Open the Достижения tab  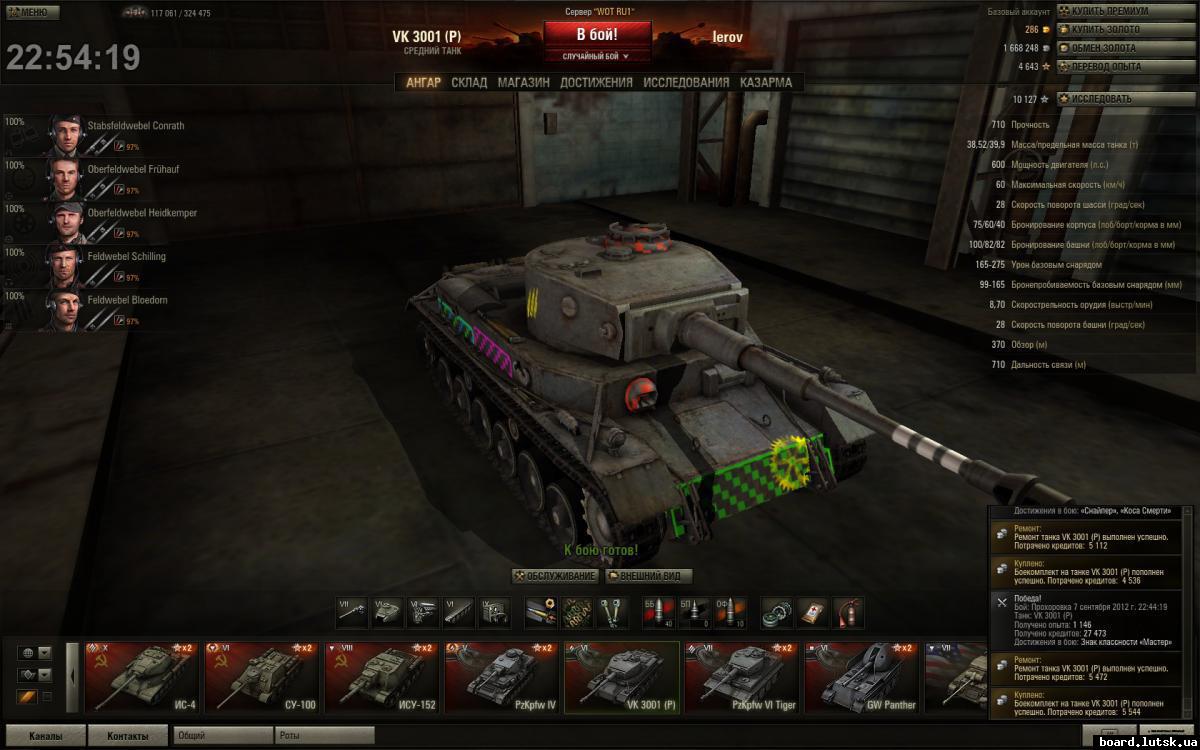click(596, 83)
